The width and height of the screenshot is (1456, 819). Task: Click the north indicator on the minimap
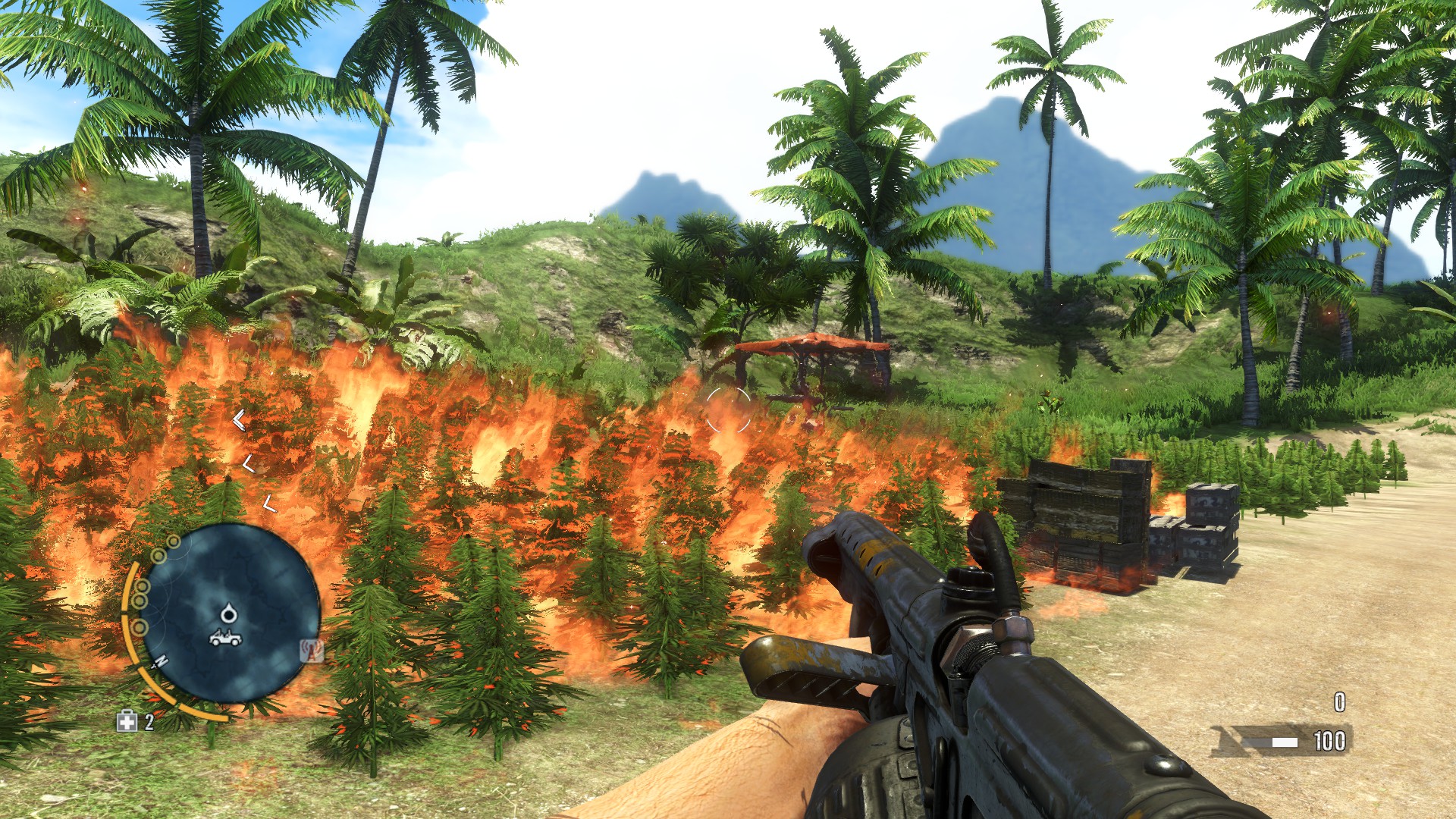[162, 660]
